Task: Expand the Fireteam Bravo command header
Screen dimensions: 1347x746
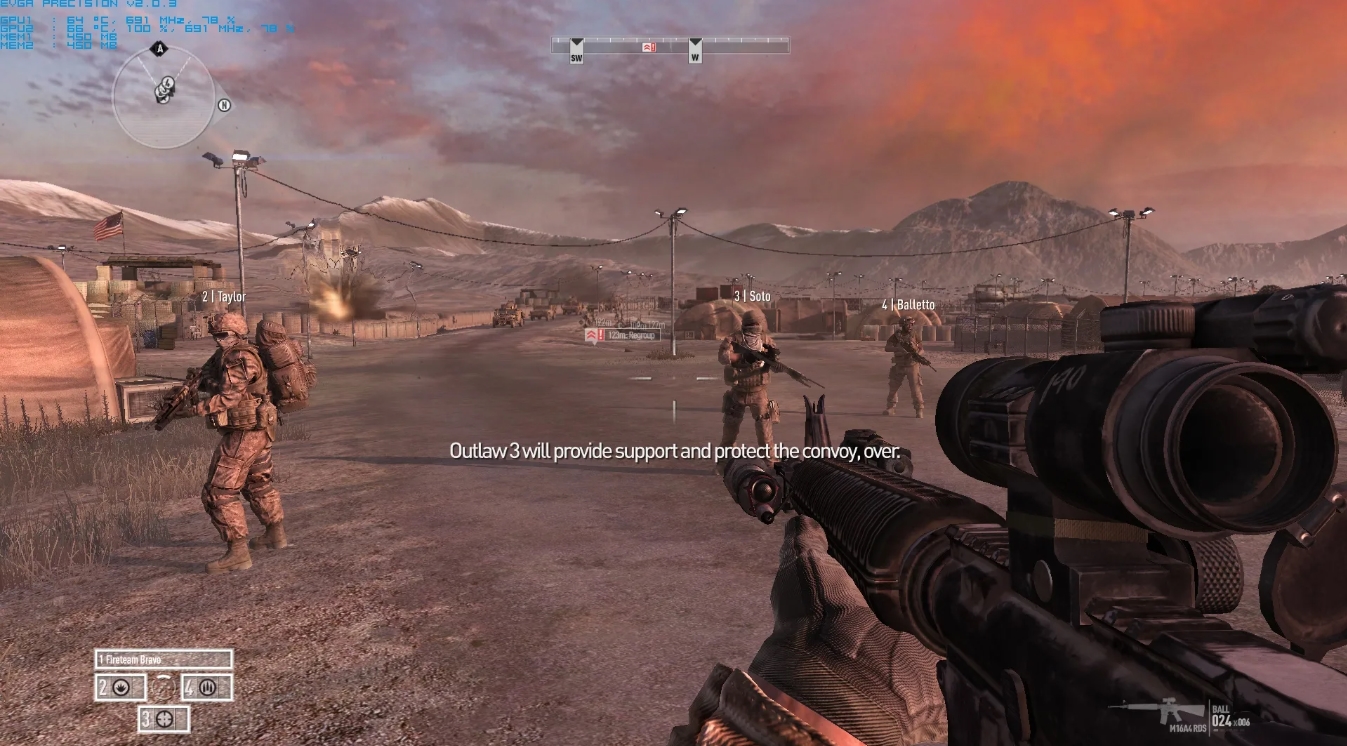Action: [x=165, y=660]
